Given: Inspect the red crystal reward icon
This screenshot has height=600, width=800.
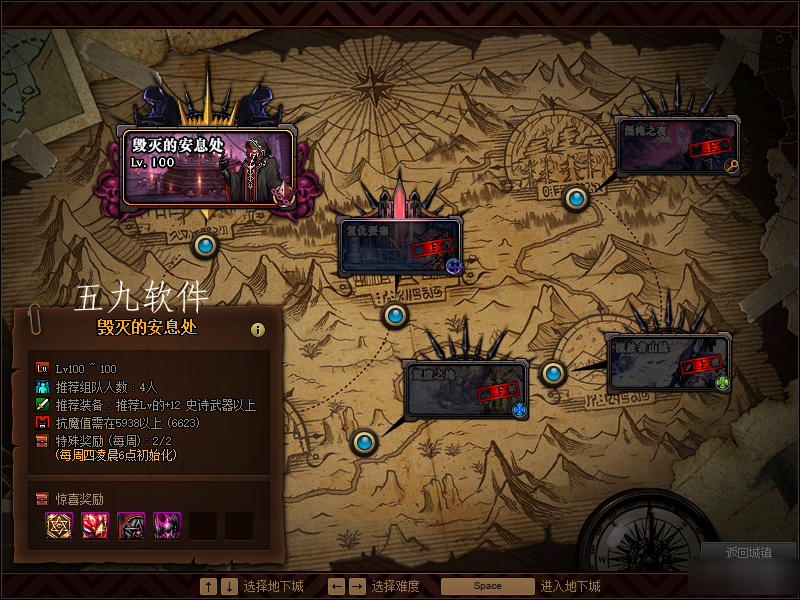Looking at the screenshot, I should [x=96, y=525].
